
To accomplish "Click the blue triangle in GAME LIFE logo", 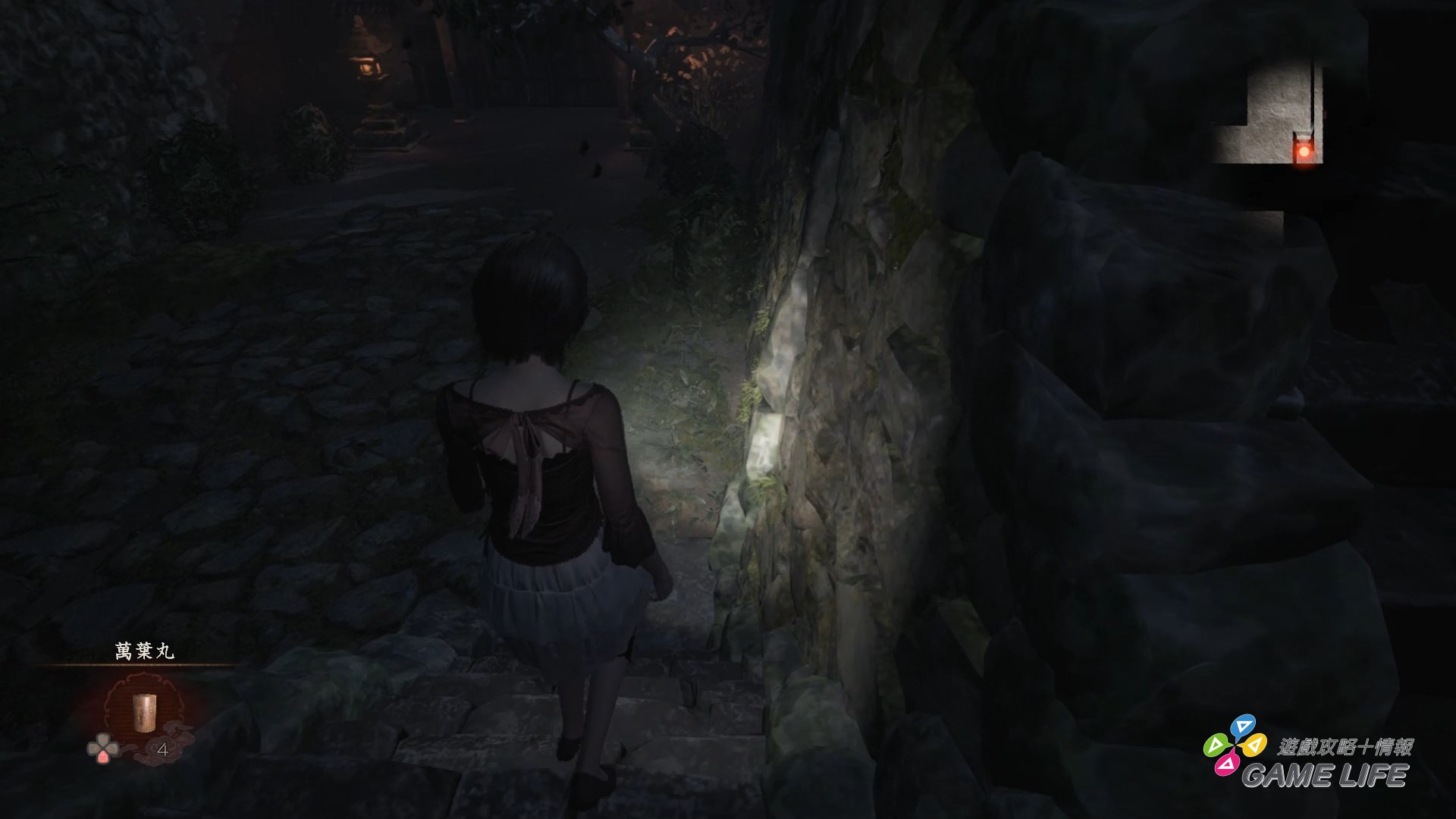I will [x=1242, y=726].
